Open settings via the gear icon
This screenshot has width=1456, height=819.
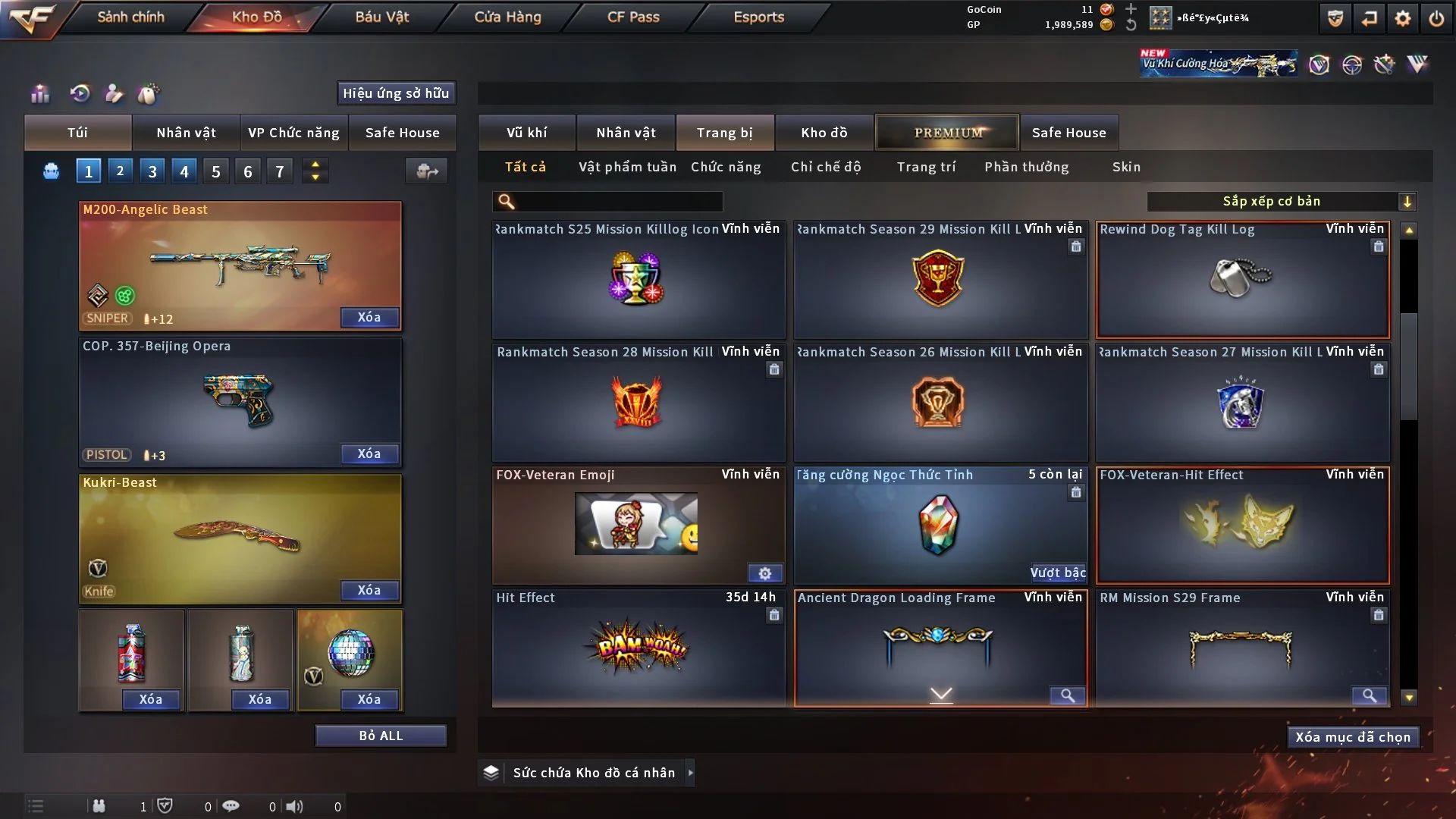point(1403,18)
